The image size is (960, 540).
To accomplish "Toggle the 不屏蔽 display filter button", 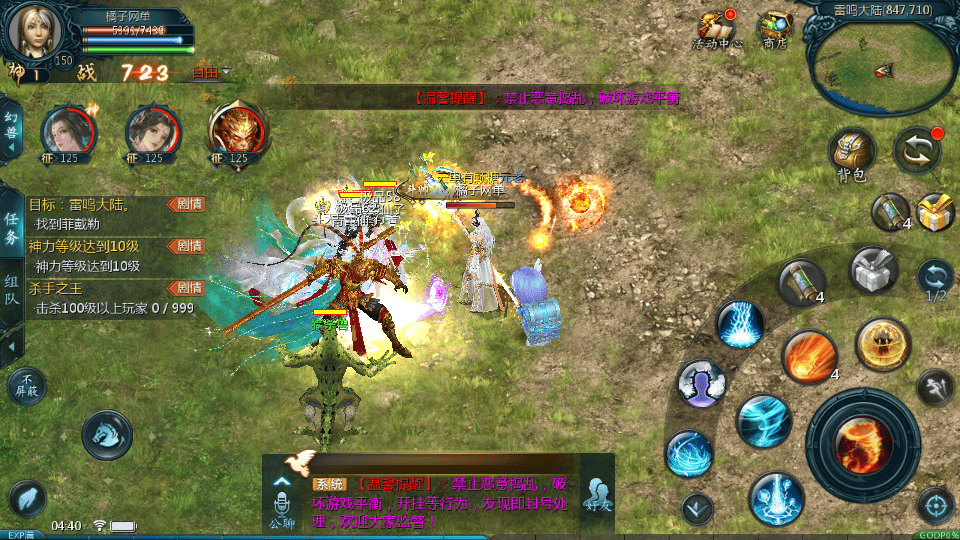I will 26,386.
